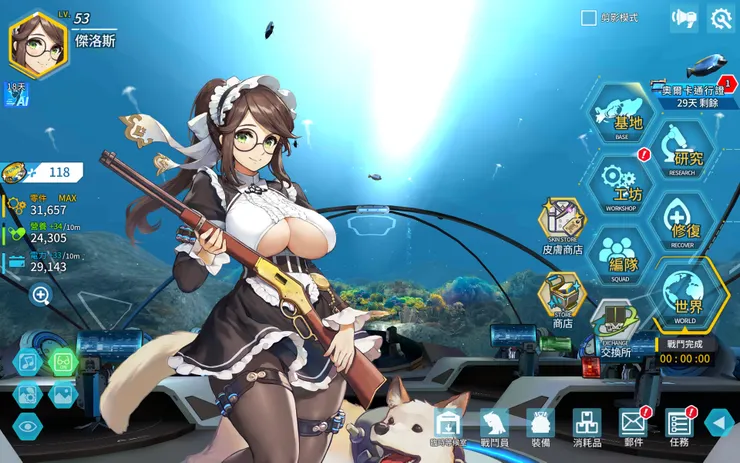Go to the World (世界) map
740x463 pixels.
pyautogui.click(x=688, y=295)
